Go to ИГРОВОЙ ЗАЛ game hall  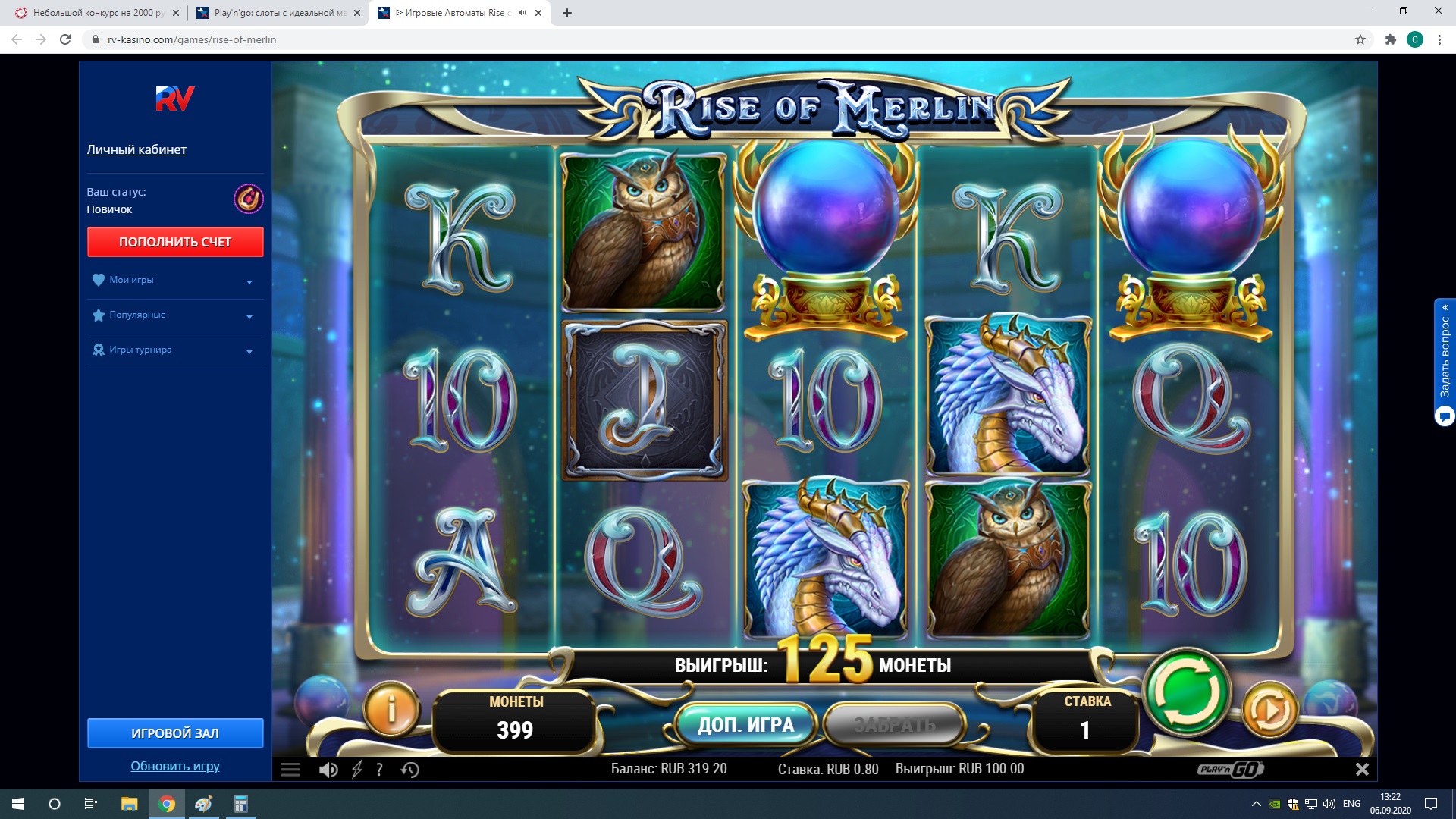175,733
